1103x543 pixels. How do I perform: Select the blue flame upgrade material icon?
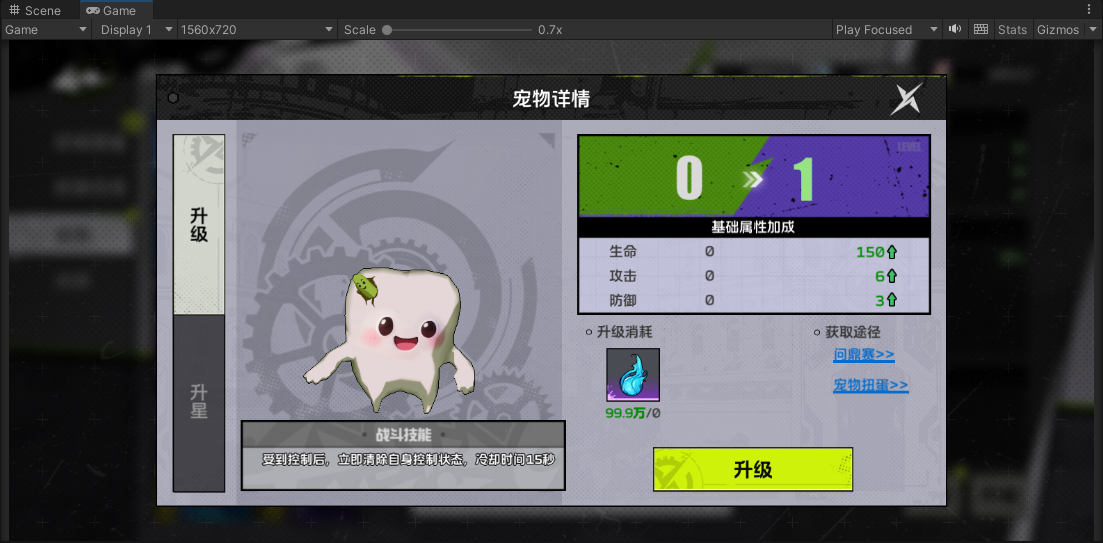click(x=632, y=375)
